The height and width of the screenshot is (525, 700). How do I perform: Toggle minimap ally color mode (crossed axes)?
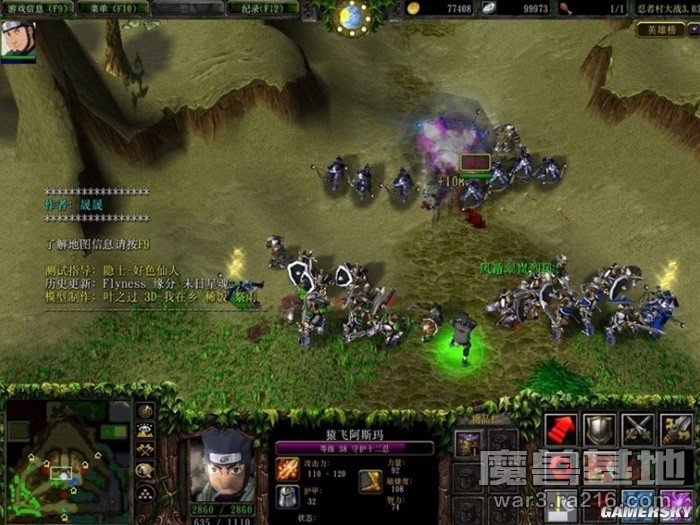(x=145, y=450)
